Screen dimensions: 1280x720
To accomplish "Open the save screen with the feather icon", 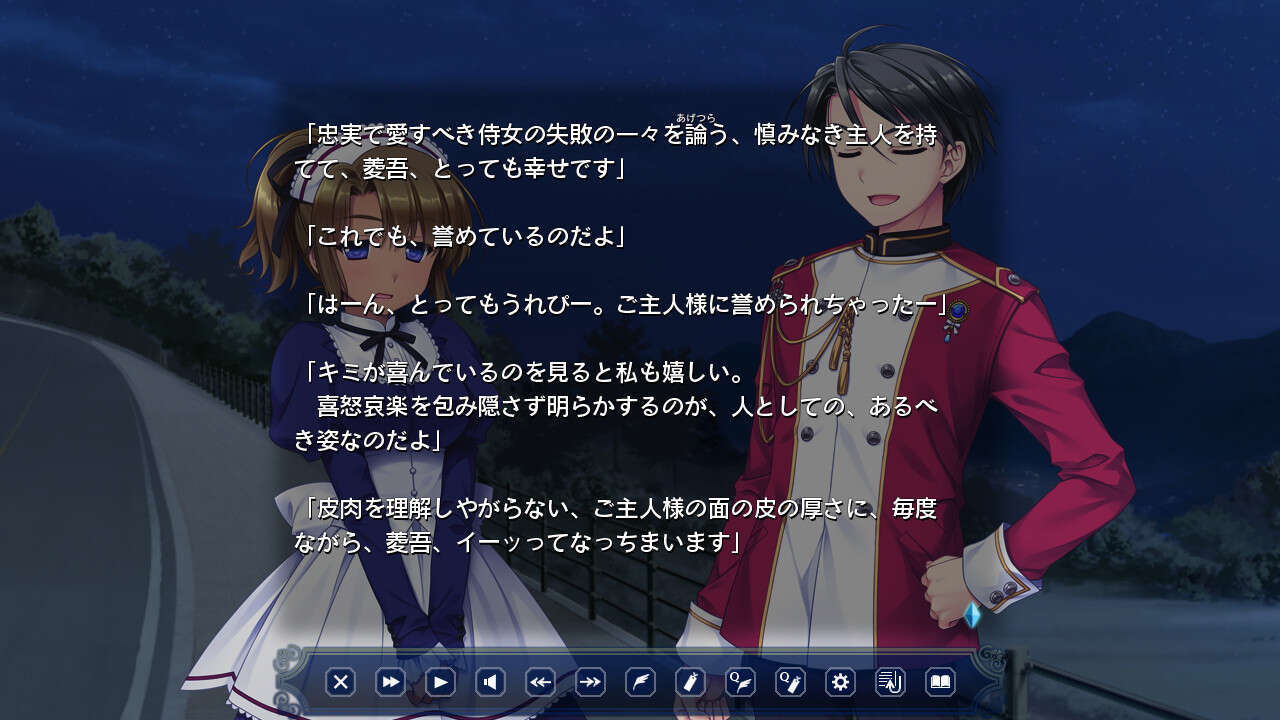I will point(643,682).
